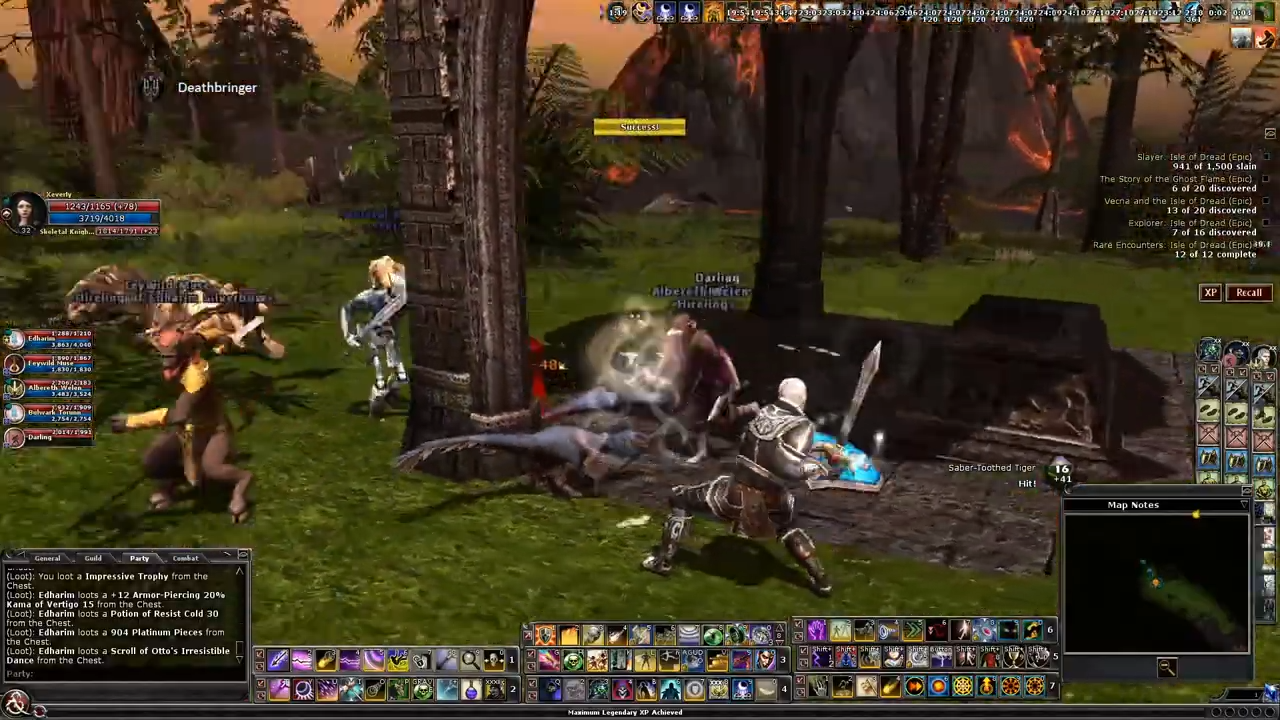
Task: Click the chat window scroll-down arrow
Action: pos(239,661)
